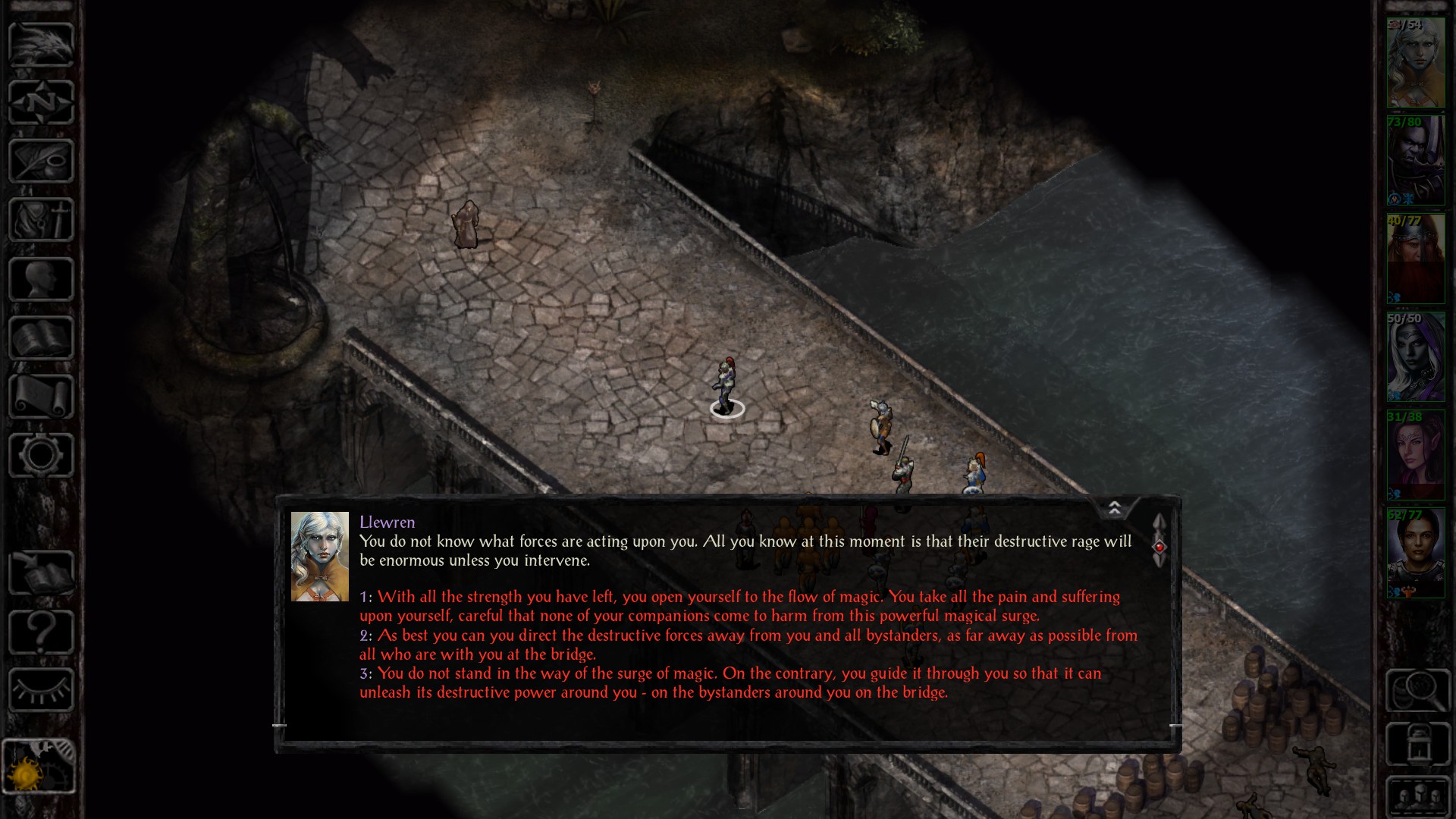The width and height of the screenshot is (1456, 819).
Task: Click the up arrow on the dialogue scrollbar
Action: [1160, 523]
